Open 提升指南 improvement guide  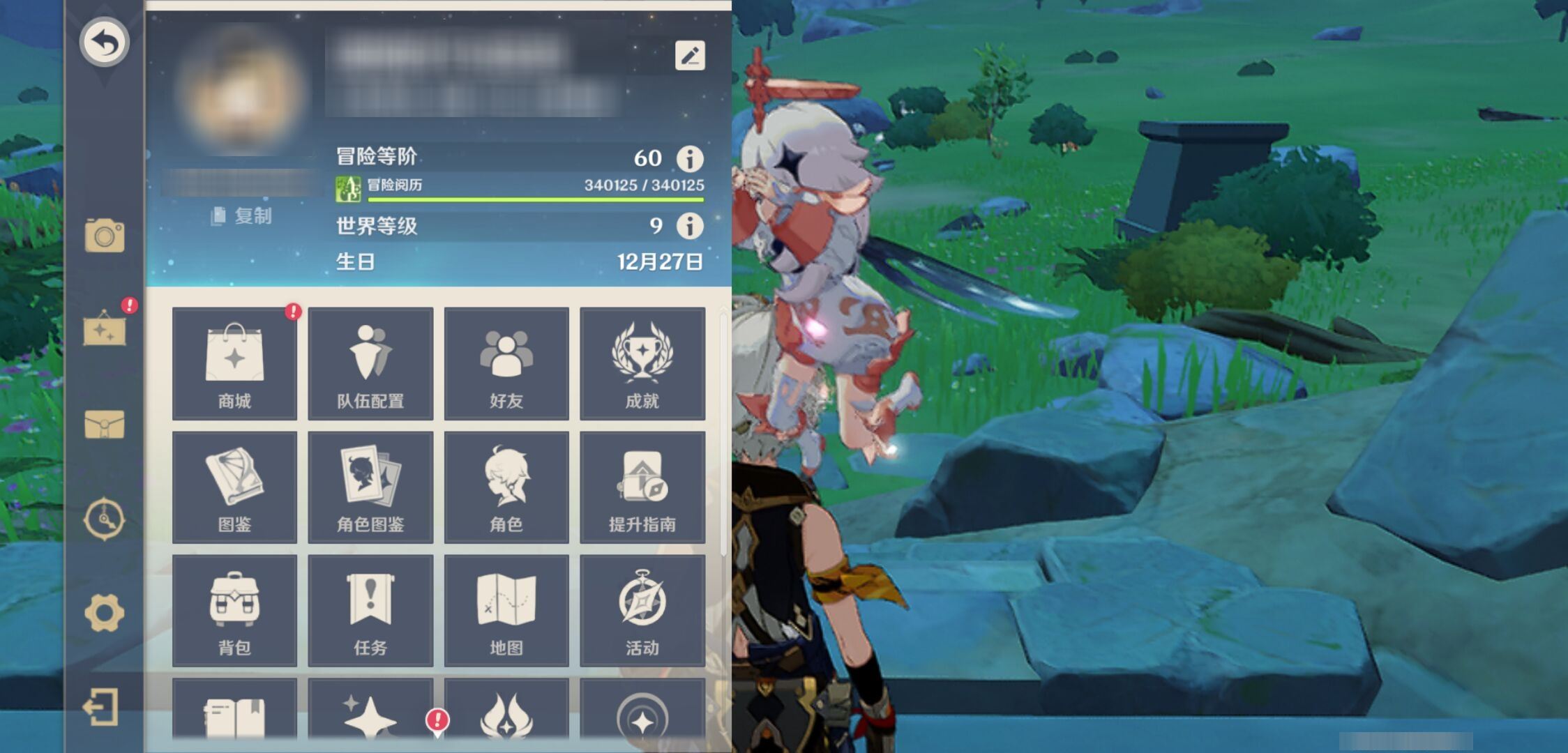pyautogui.click(x=642, y=487)
